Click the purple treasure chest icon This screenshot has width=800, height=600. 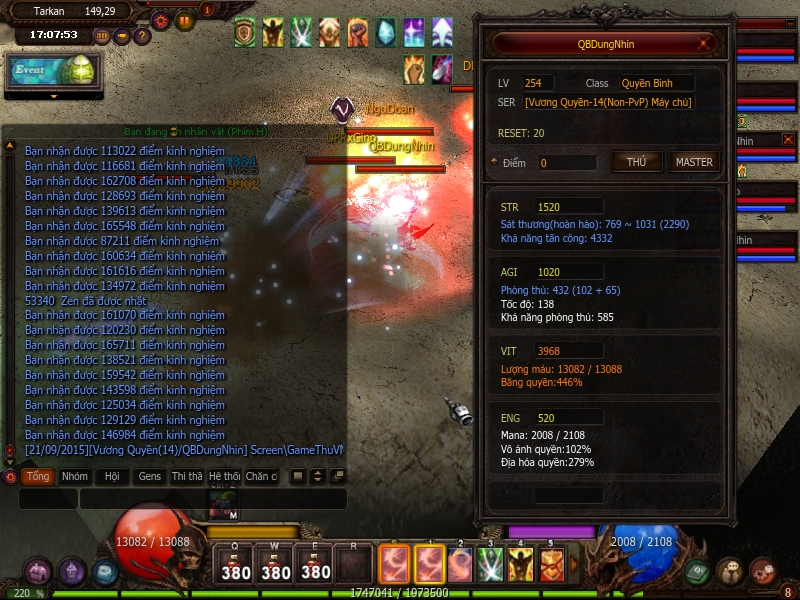[x=39, y=572]
